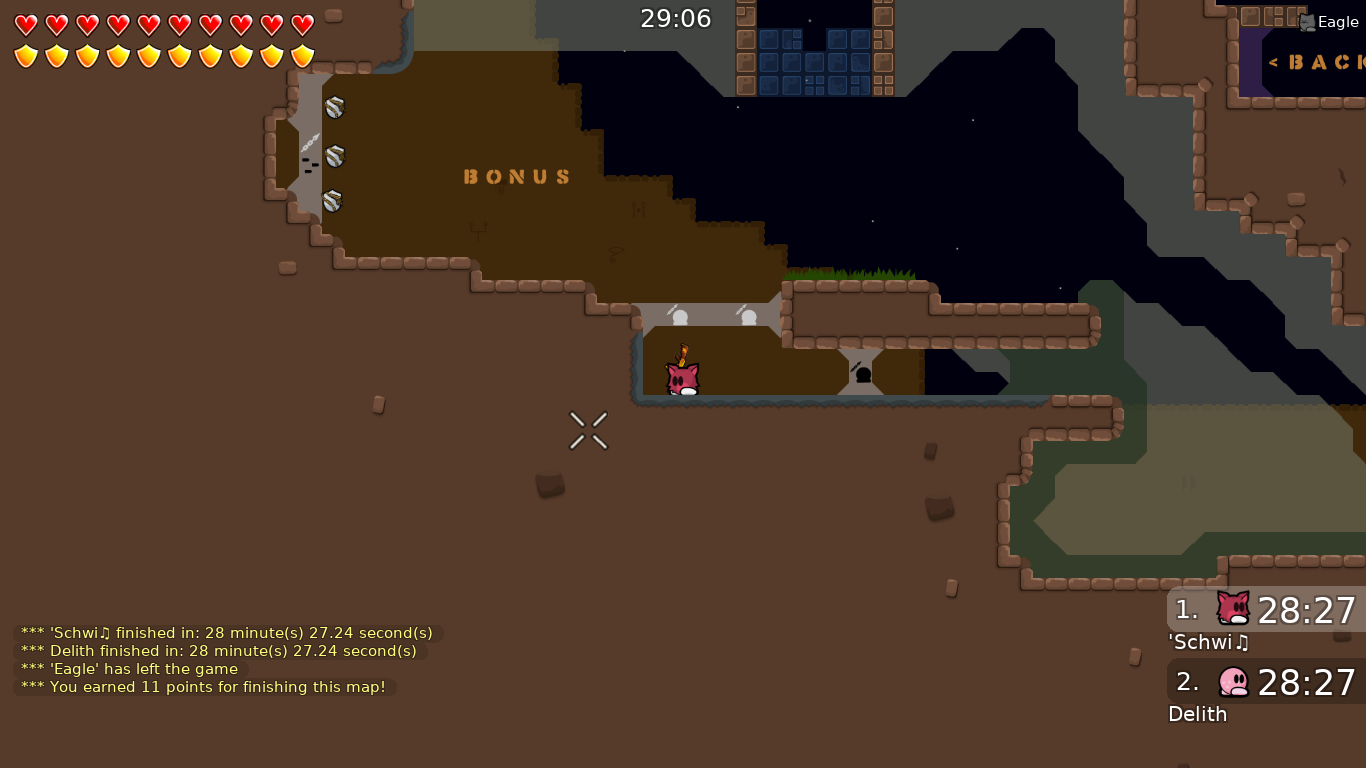Click the first golden armor shield icon
The height and width of the screenshot is (768, 1366).
tap(24, 56)
